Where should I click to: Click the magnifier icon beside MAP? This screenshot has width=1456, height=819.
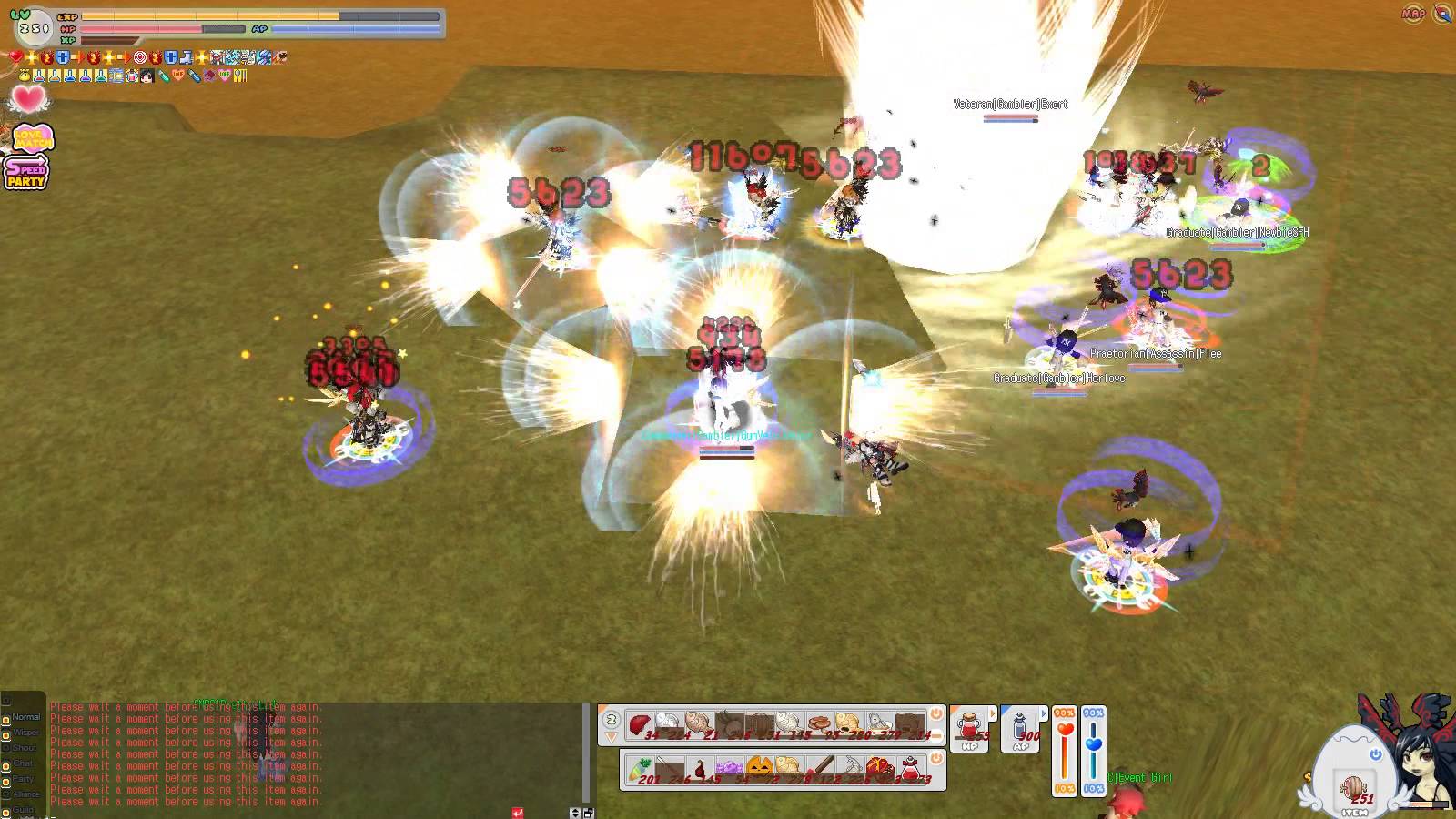point(1442,14)
